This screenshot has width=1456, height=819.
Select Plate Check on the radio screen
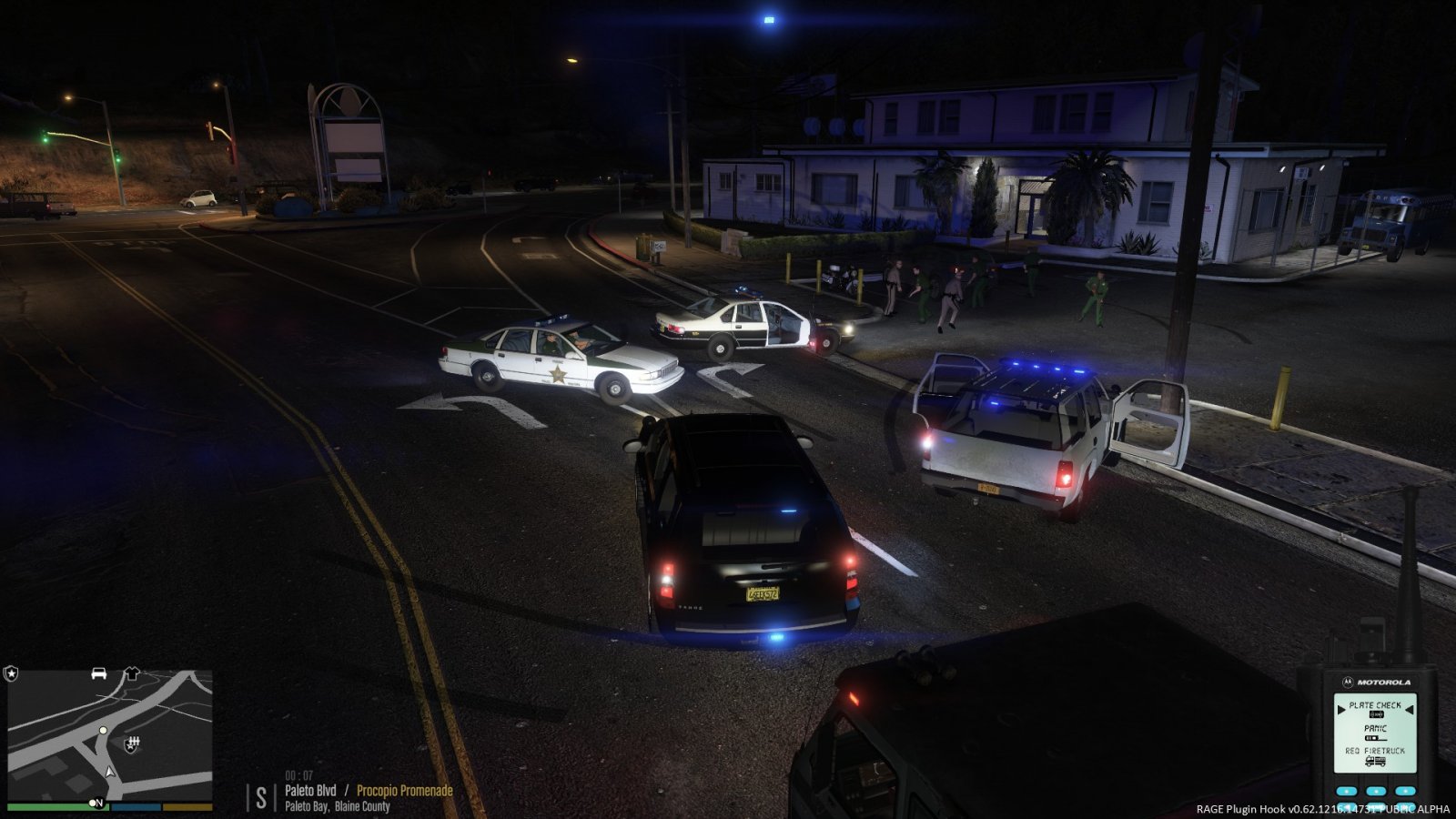tap(1375, 706)
